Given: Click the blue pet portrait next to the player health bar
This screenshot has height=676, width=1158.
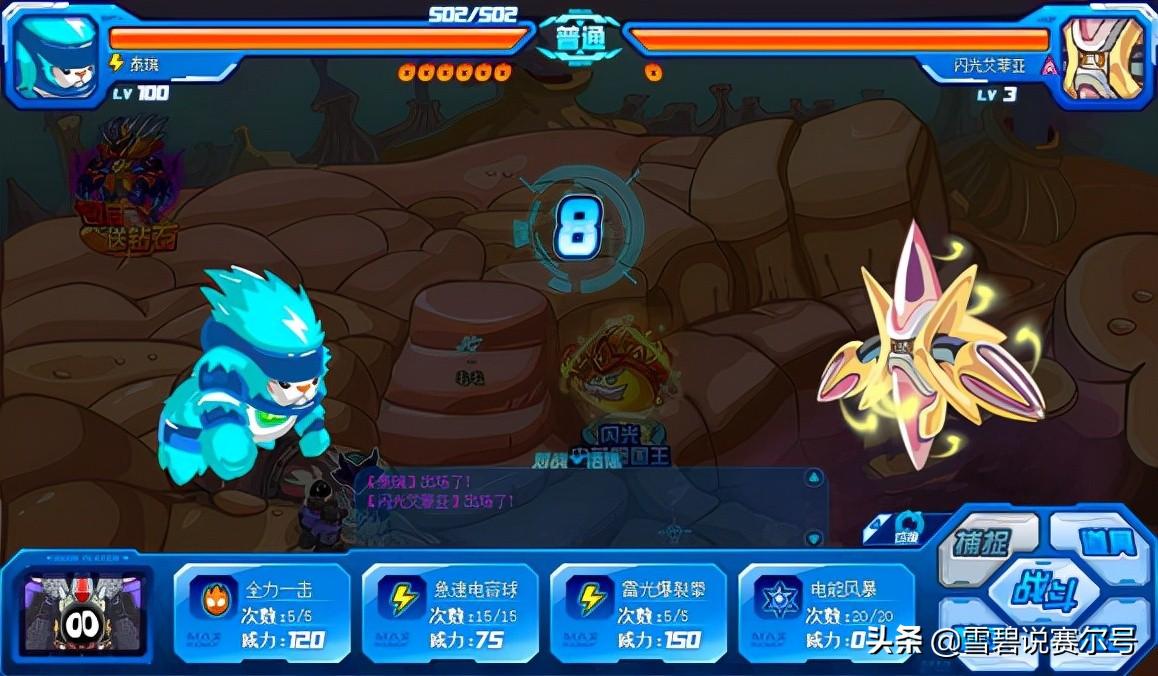Looking at the screenshot, I should pos(56,56).
